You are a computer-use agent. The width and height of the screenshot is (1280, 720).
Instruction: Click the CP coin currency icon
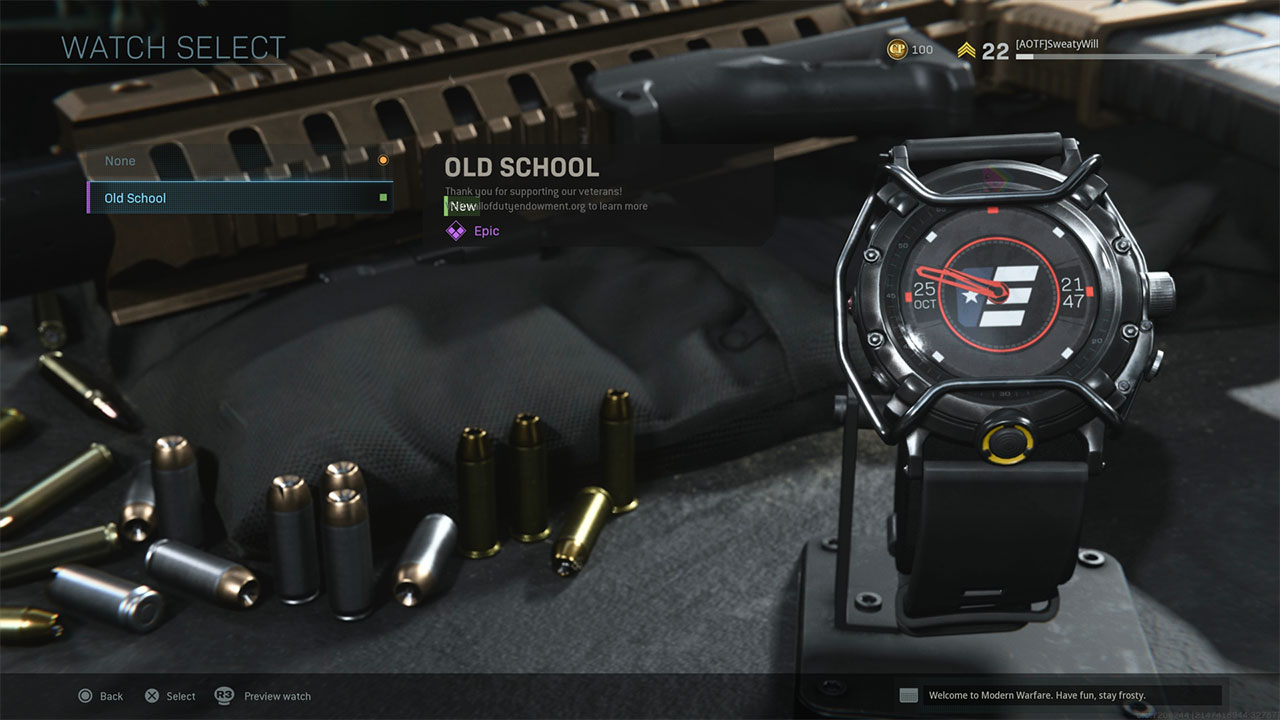click(897, 48)
